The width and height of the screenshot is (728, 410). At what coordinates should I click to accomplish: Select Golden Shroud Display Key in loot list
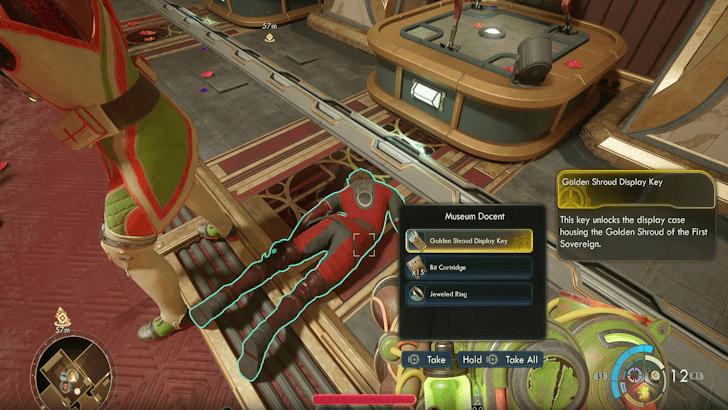tap(469, 240)
